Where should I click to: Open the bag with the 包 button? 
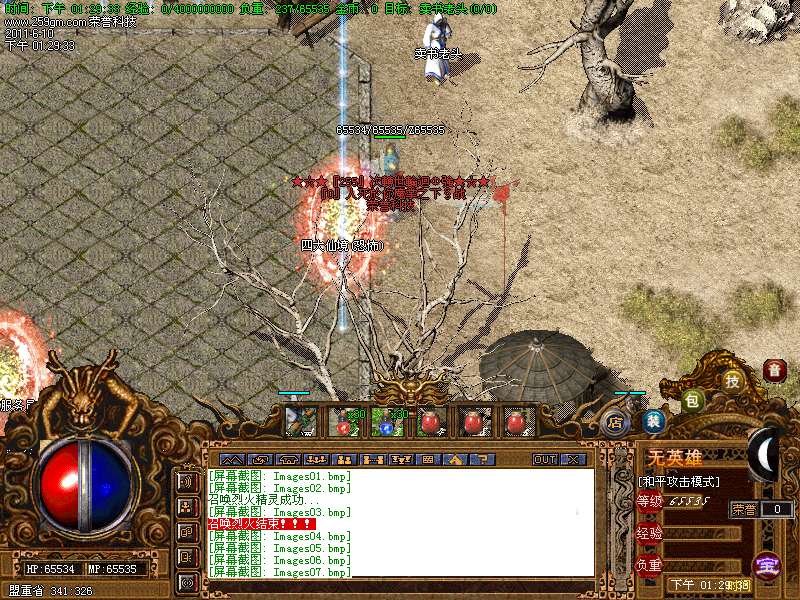coord(692,401)
